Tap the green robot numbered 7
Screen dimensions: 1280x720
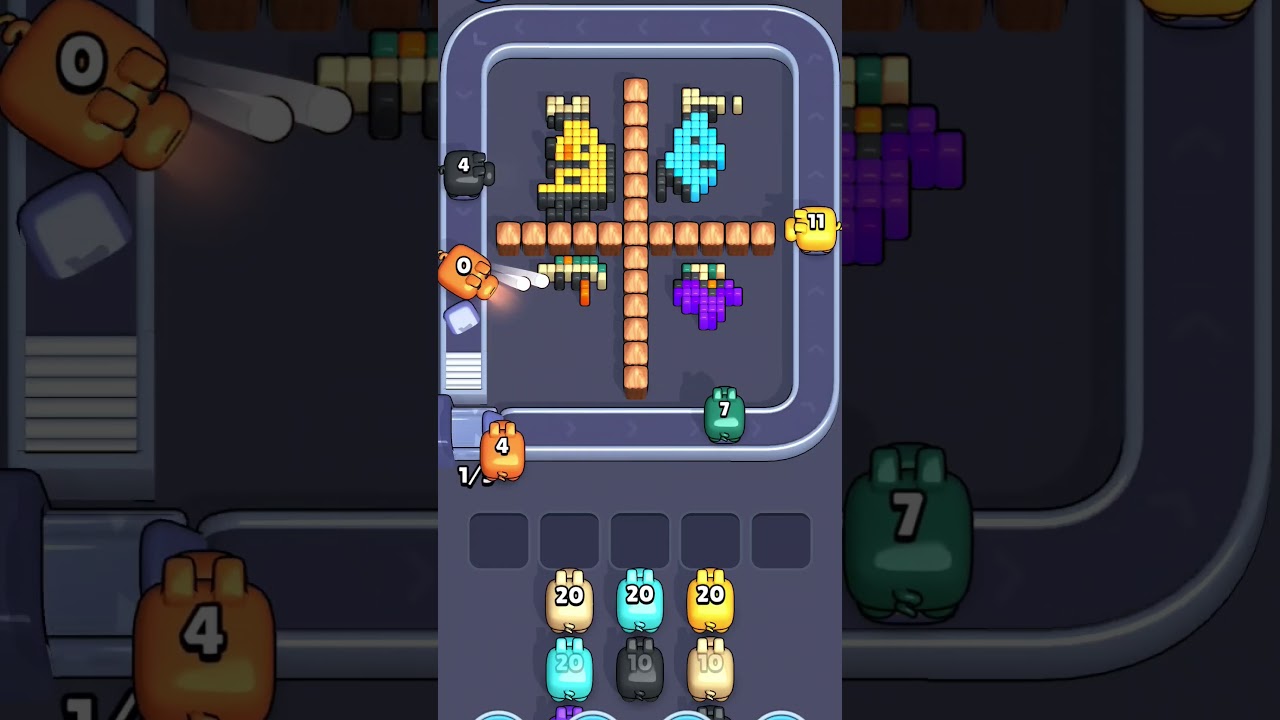click(724, 413)
